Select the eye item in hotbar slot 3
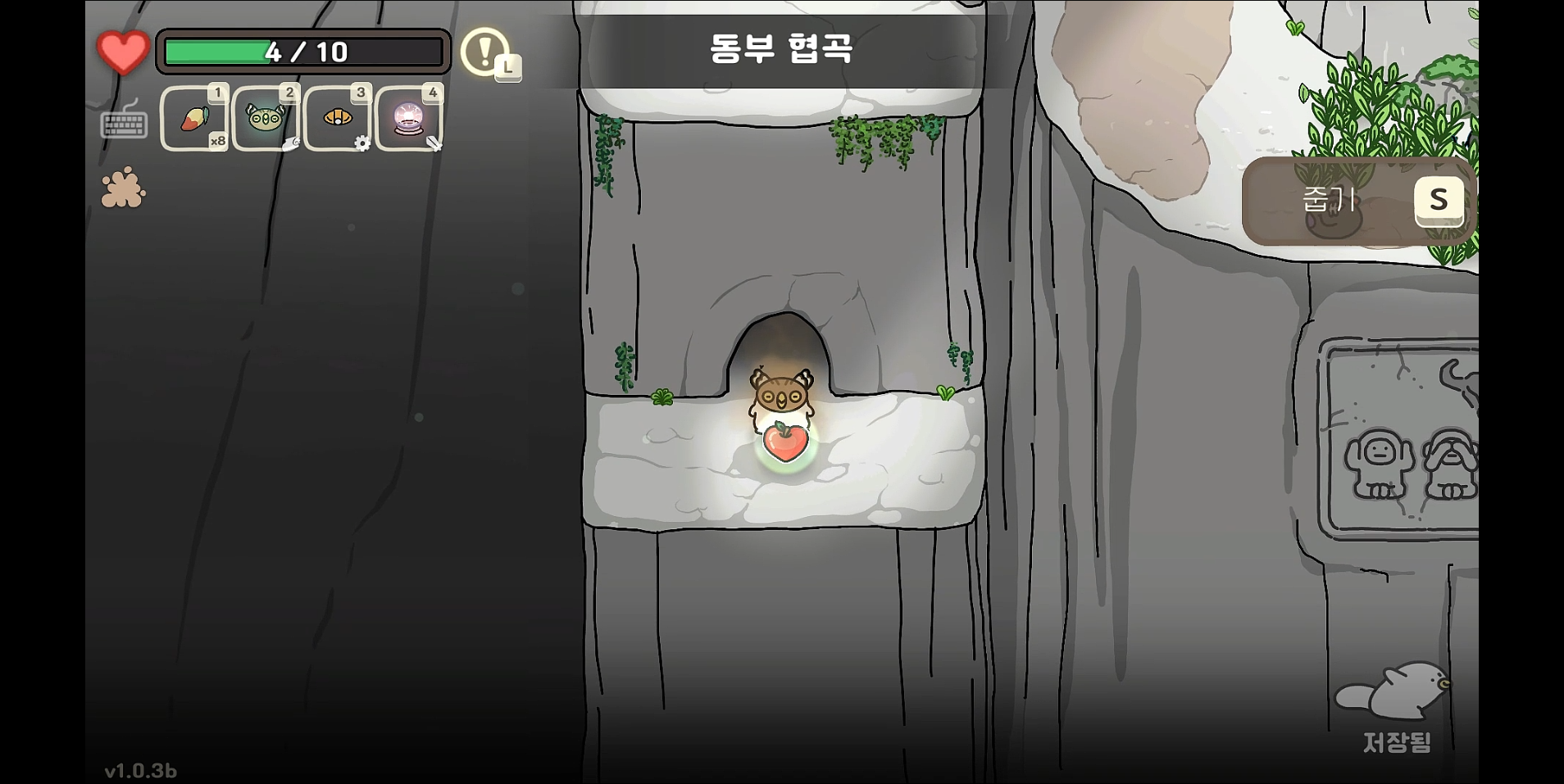Image resolution: width=1564 pixels, height=784 pixels. [x=337, y=119]
